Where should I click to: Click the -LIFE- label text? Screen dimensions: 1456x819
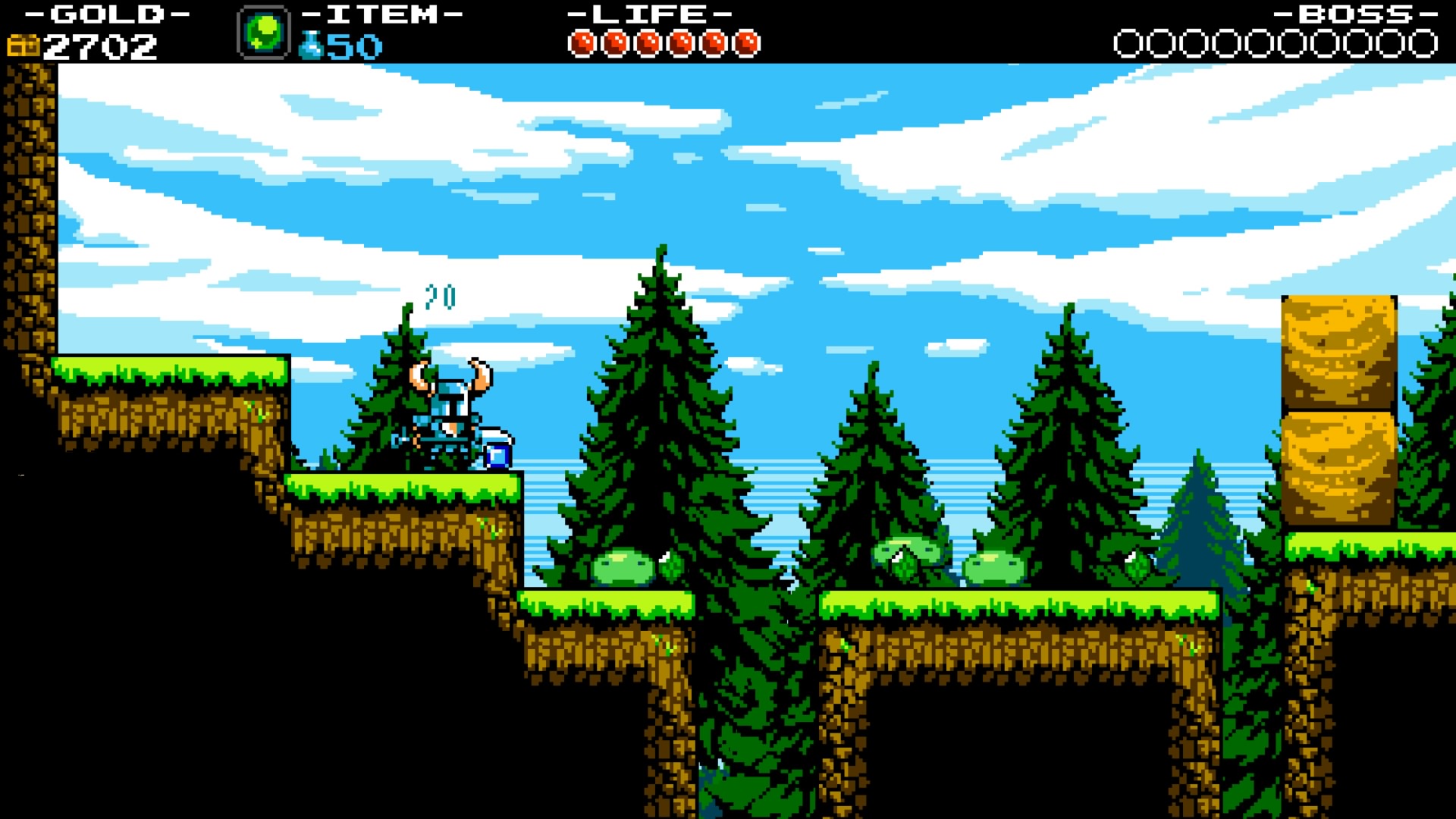pyautogui.click(x=648, y=13)
